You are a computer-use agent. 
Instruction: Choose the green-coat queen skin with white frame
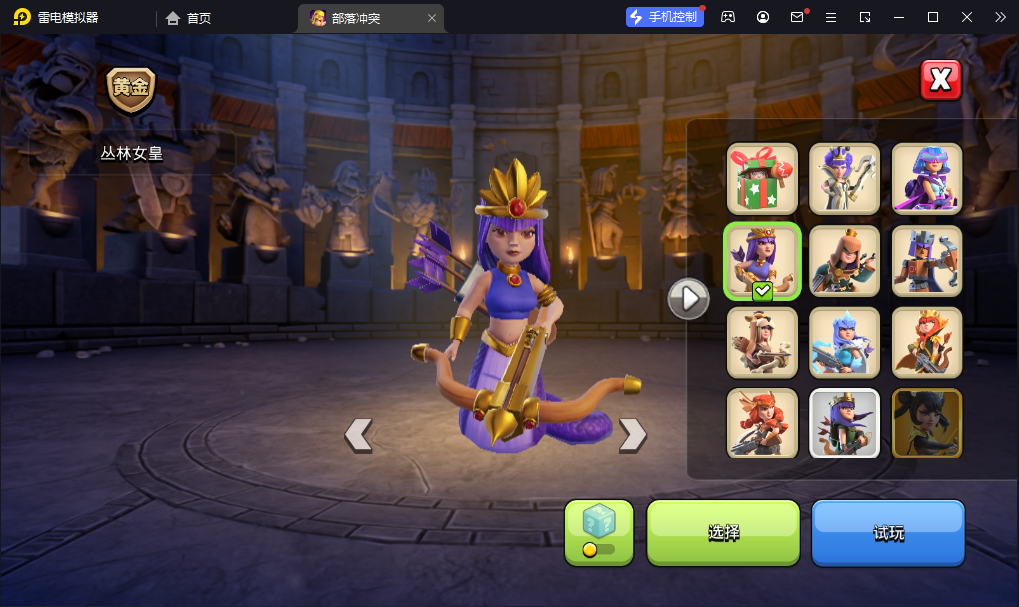[844, 424]
